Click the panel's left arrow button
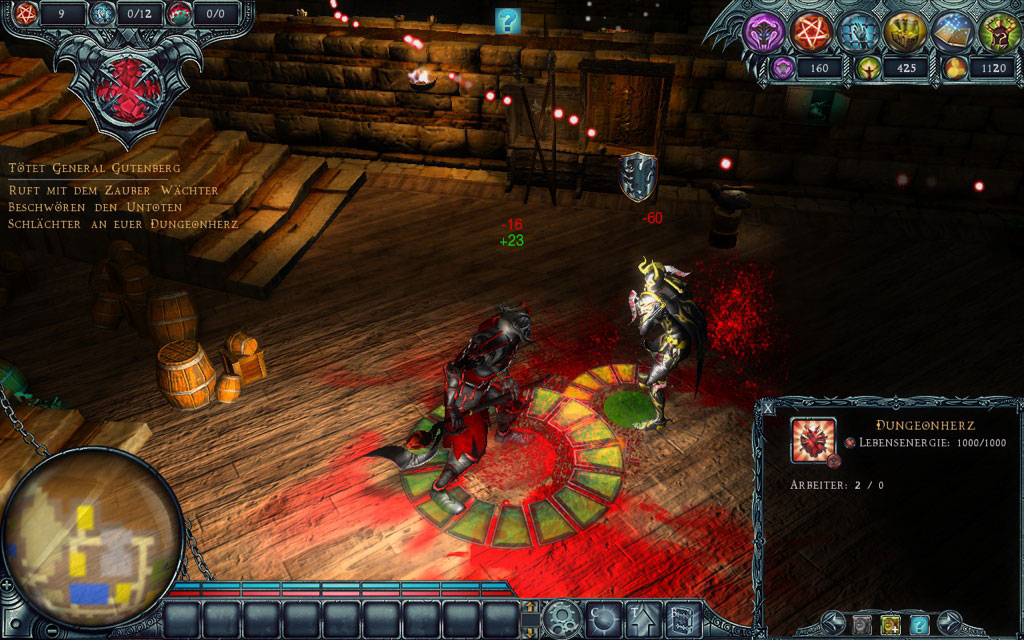 pos(829,625)
